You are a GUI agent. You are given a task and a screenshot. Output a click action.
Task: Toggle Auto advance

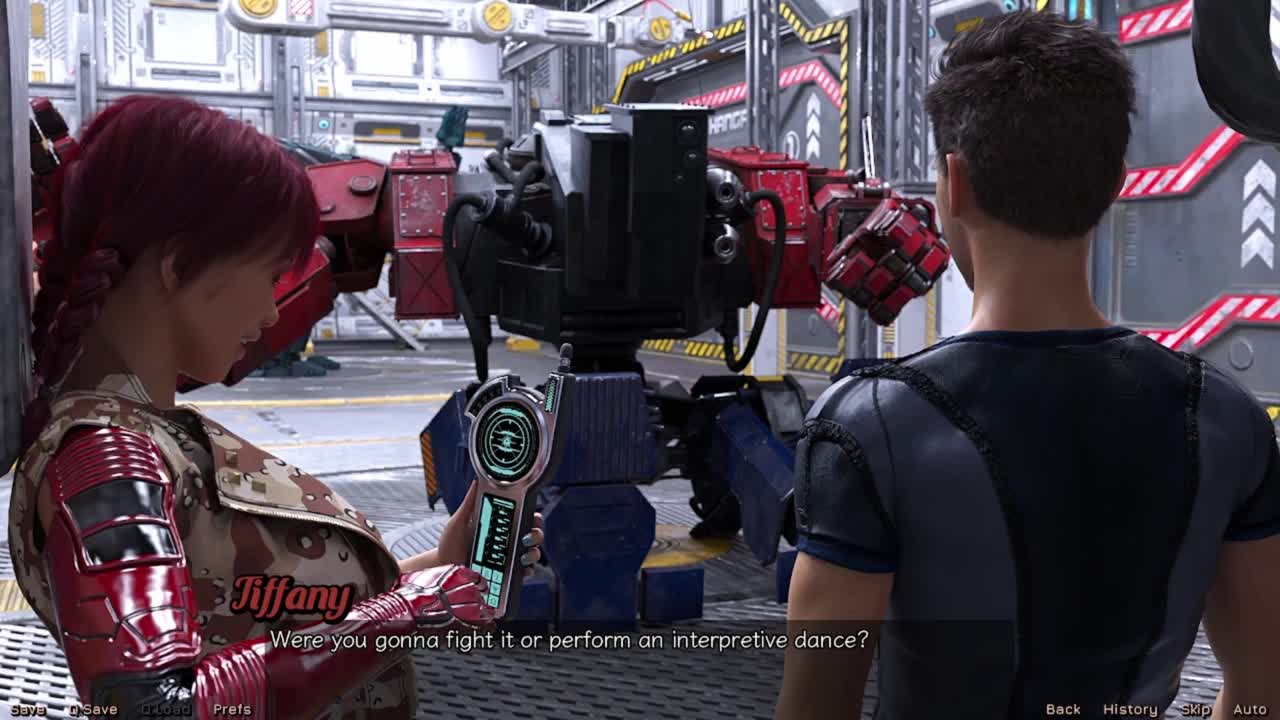(1250, 710)
